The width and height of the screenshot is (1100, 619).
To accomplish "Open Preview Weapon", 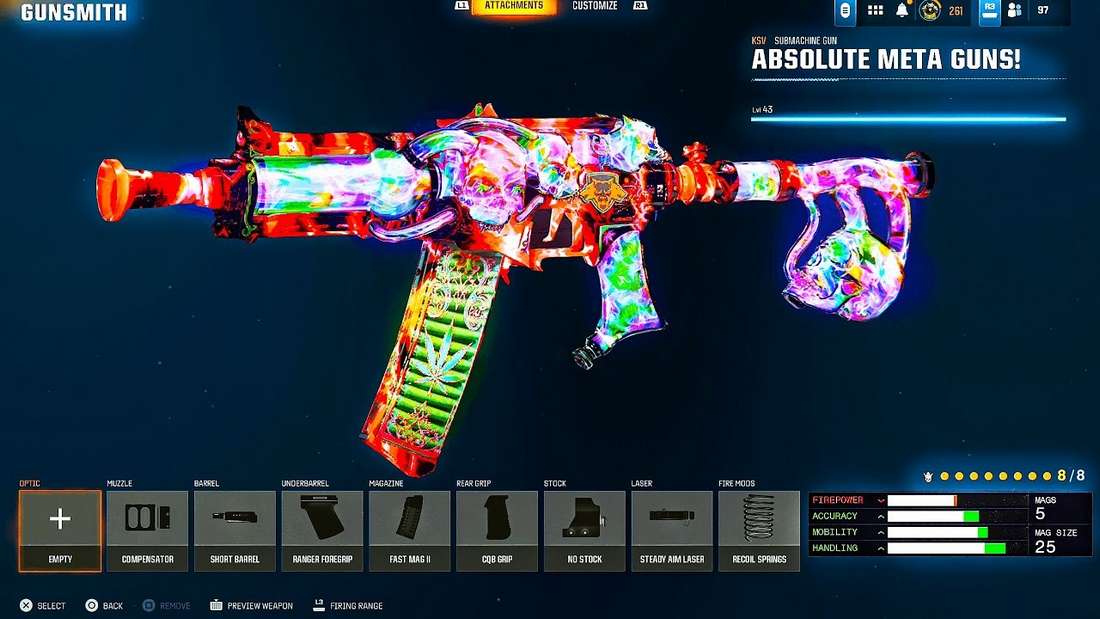I will tap(251, 606).
